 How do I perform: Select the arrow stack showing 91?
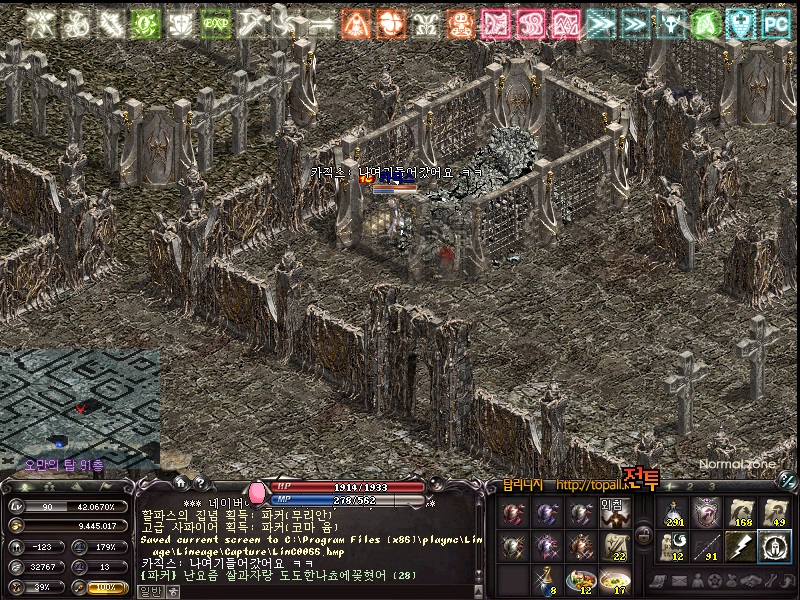pyautogui.click(x=707, y=546)
